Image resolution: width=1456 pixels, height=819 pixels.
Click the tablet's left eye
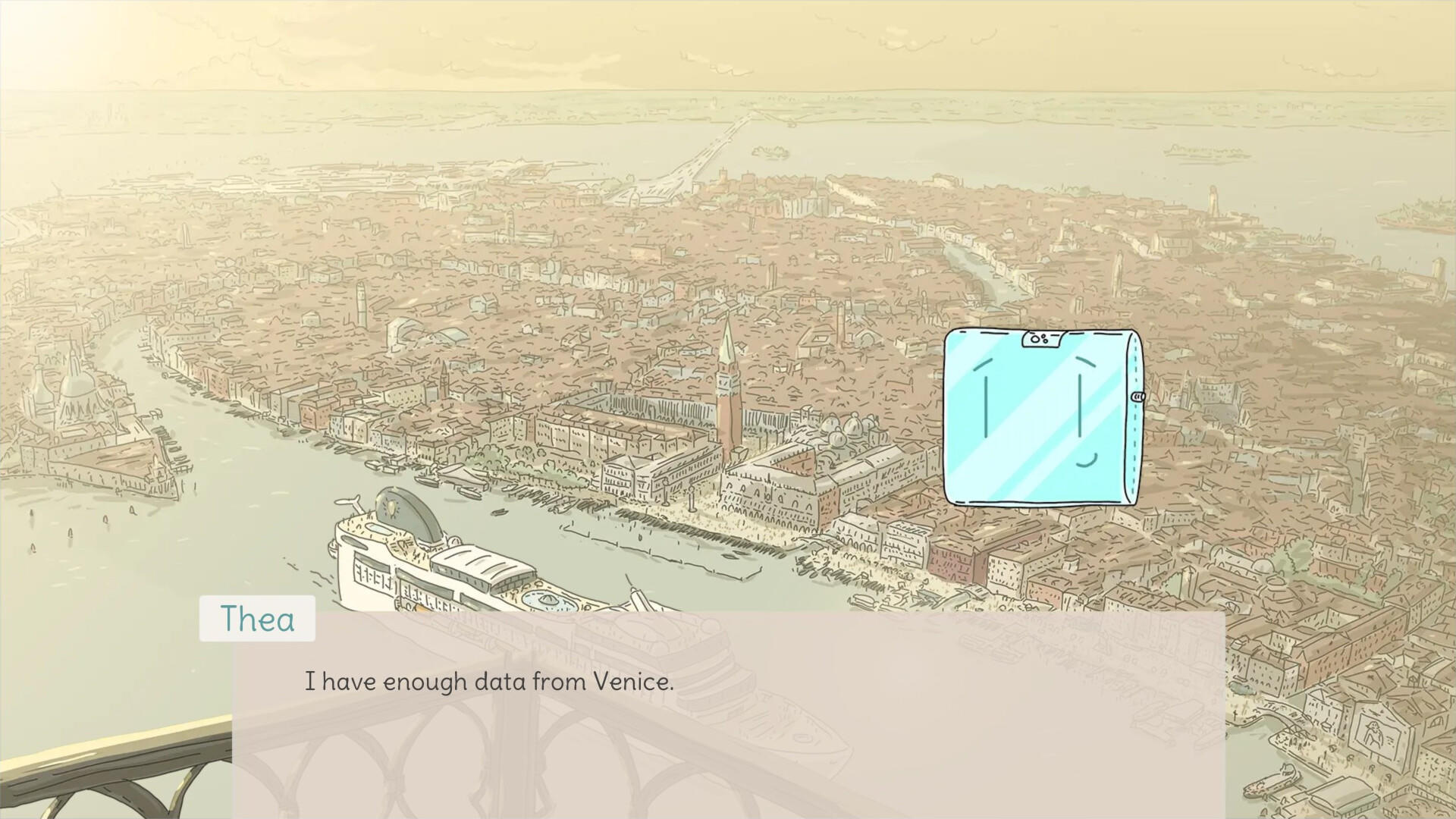point(986,406)
